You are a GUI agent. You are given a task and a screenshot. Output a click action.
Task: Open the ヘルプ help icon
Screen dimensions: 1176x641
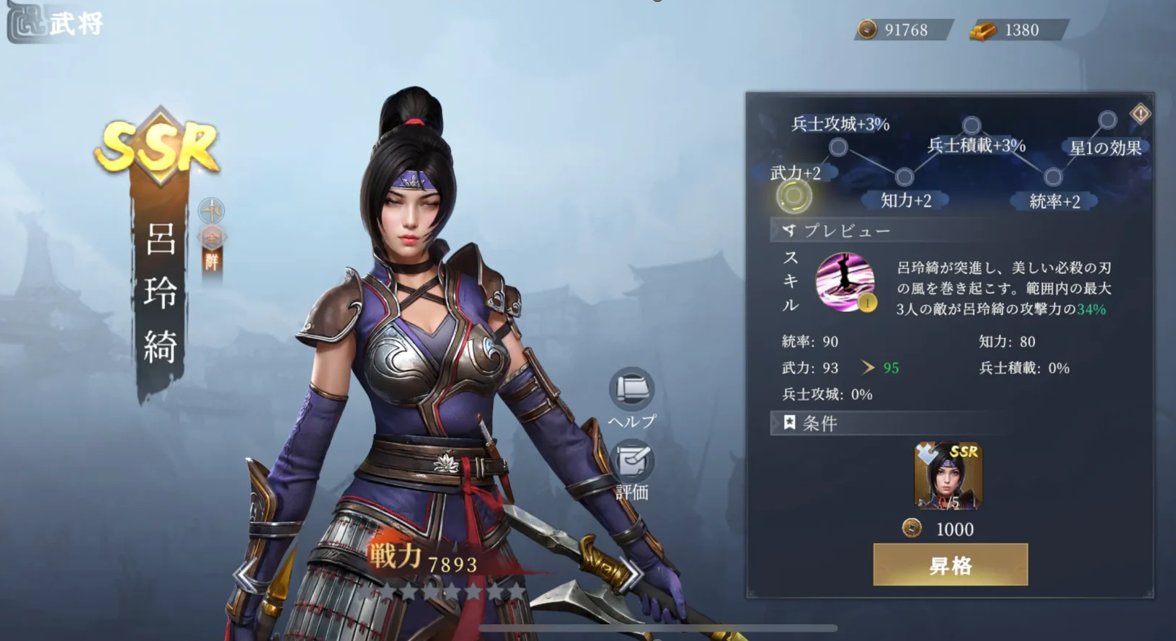[632, 390]
